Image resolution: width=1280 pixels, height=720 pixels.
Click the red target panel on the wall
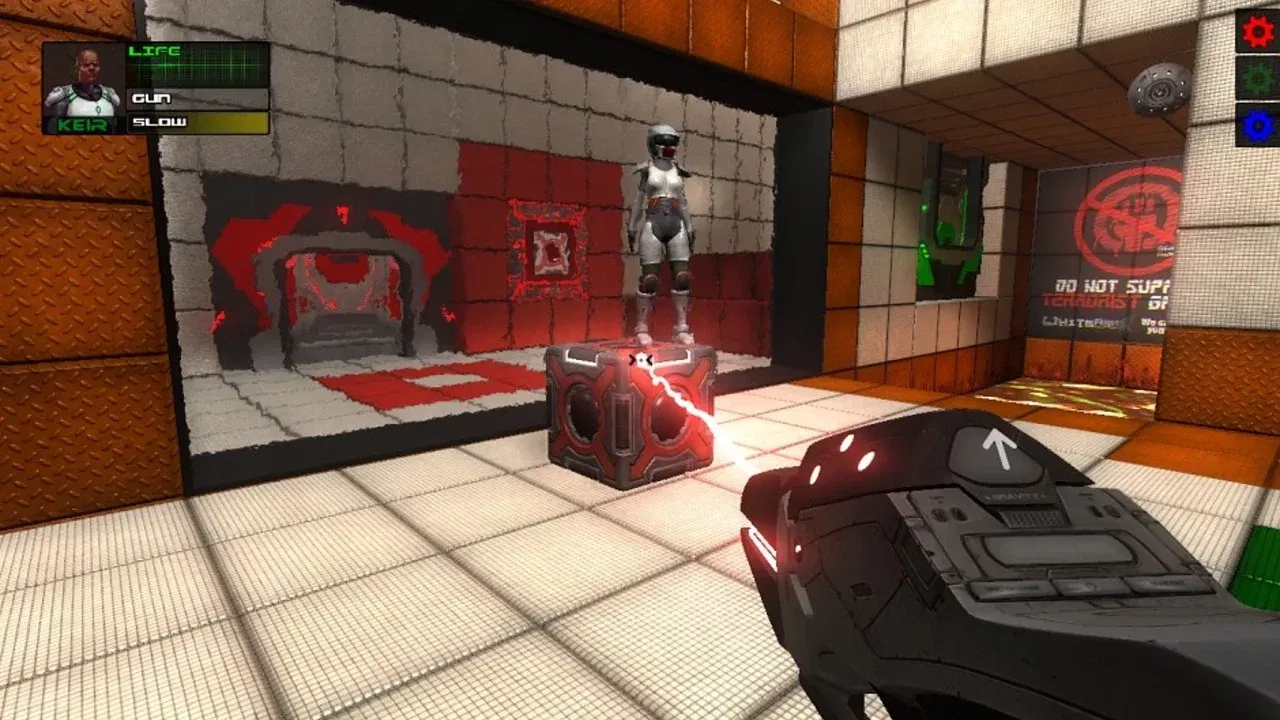[546, 247]
